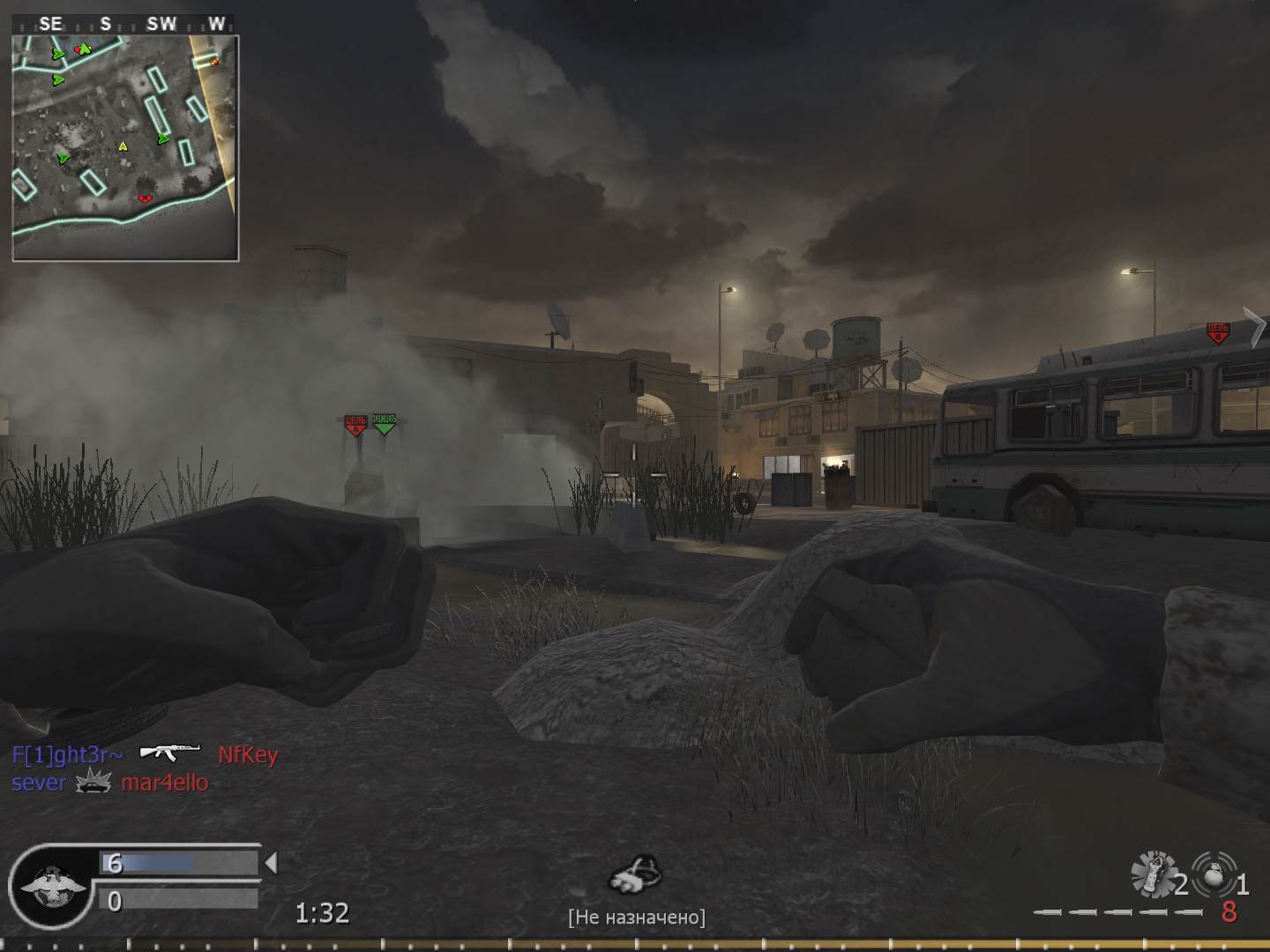Select the special grenade icon
The width and height of the screenshot is (1270, 952).
pos(1154,874)
